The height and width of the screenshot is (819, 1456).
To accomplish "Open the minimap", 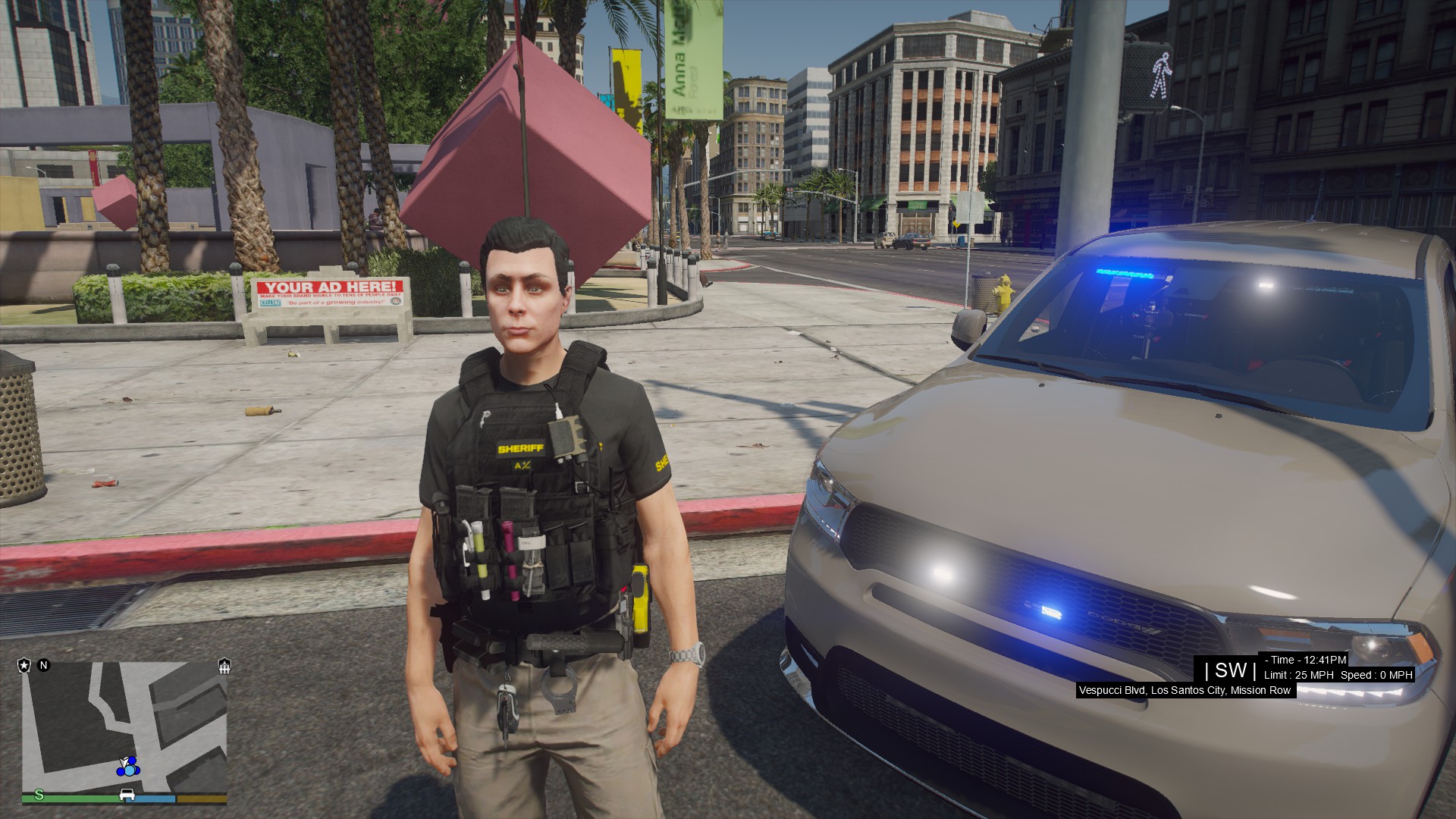I will pyautogui.click(x=124, y=726).
